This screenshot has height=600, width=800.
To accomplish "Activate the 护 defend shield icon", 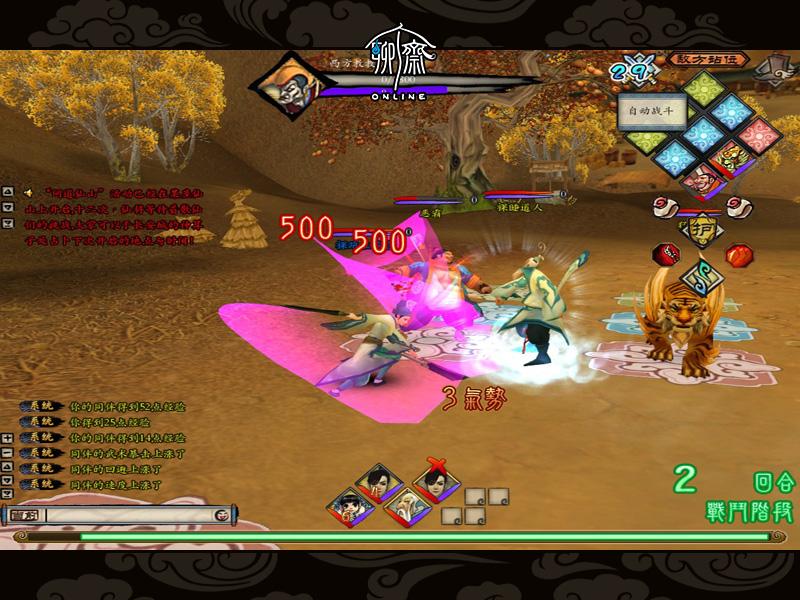I will pyautogui.click(x=703, y=229).
